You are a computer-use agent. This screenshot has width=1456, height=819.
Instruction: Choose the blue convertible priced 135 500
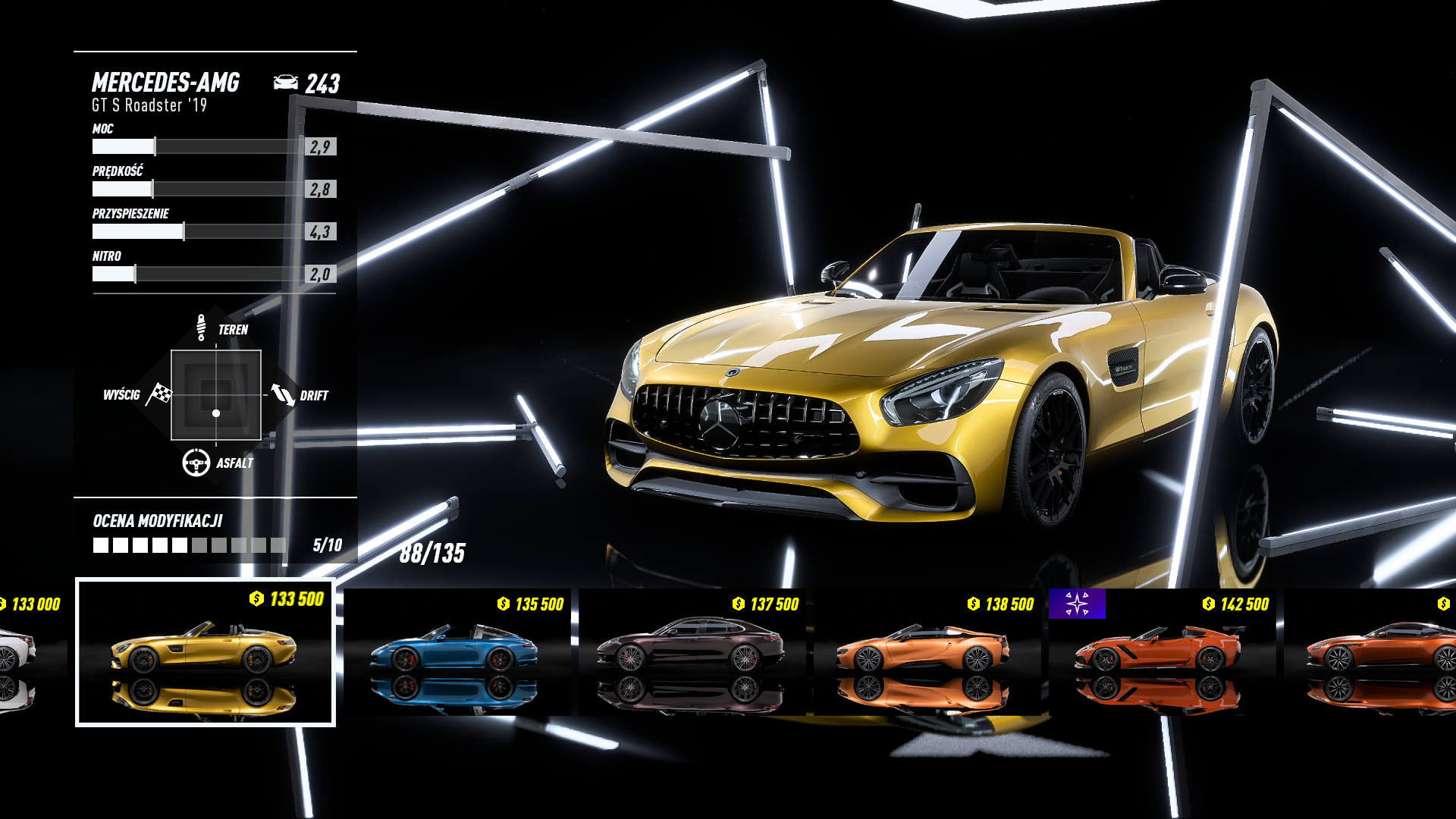tap(457, 652)
